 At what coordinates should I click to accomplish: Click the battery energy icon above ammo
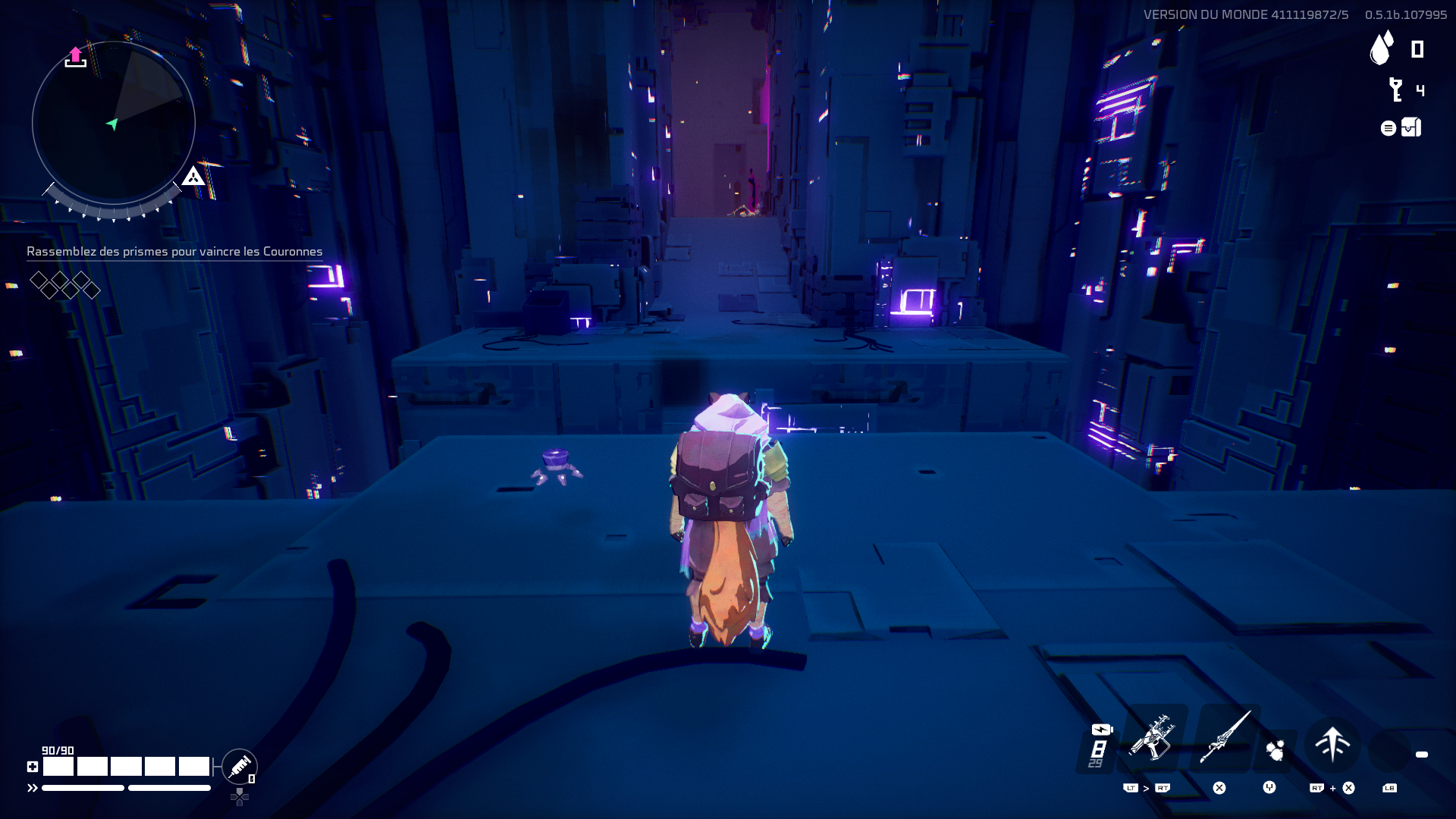coord(1101,730)
